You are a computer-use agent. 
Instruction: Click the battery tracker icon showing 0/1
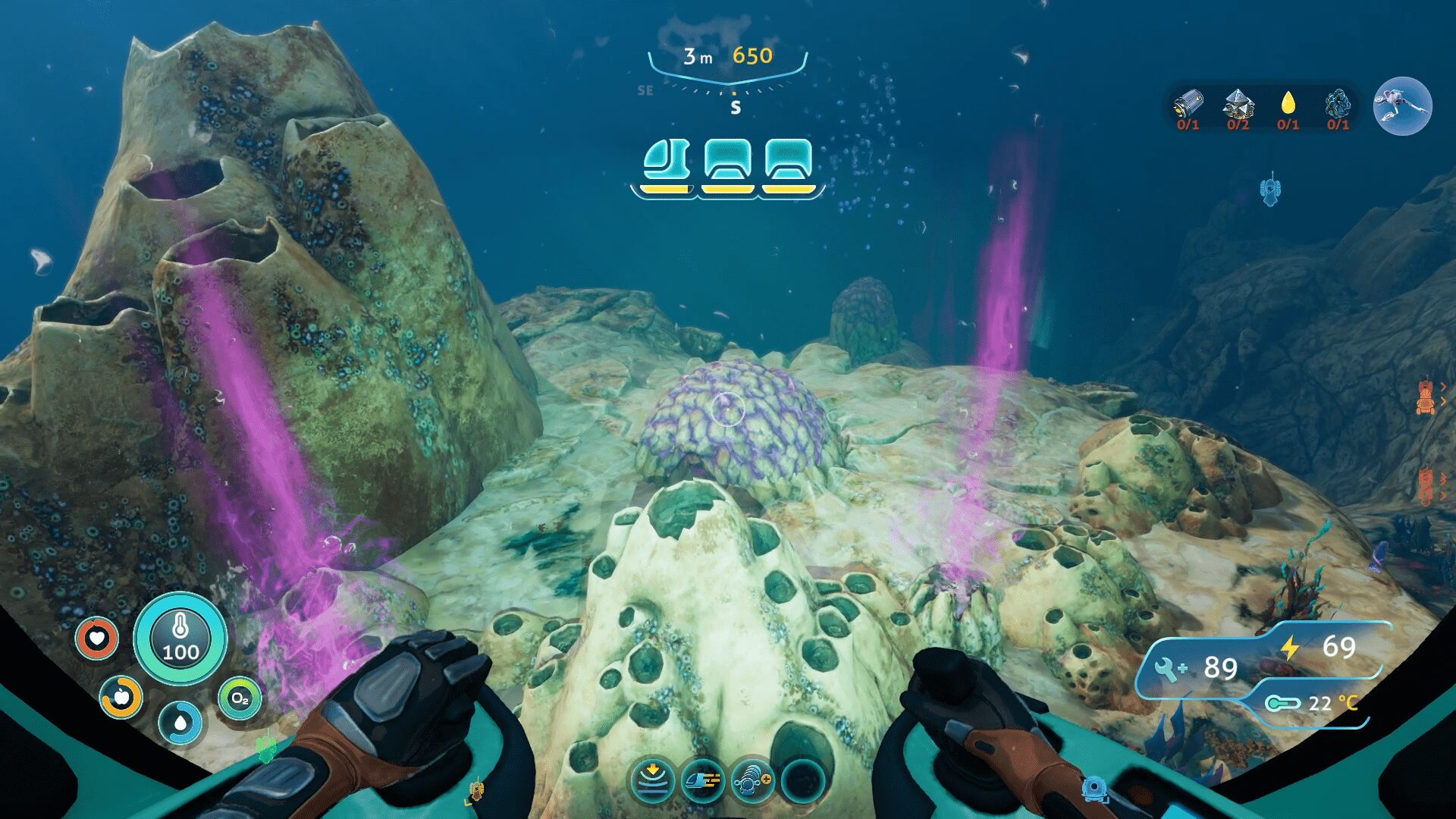coord(1187,102)
